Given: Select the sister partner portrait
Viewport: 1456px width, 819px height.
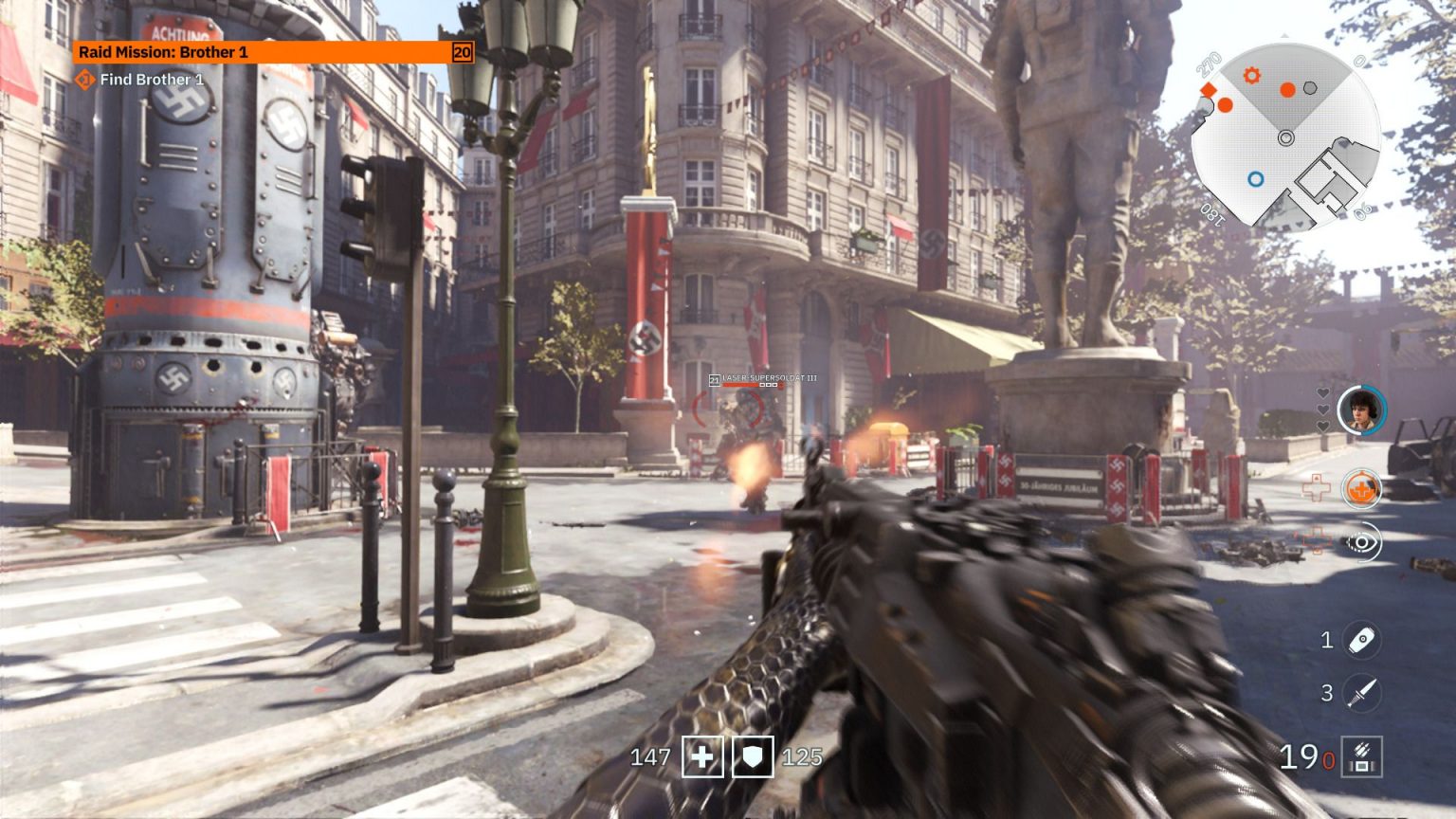Looking at the screenshot, I should point(1361,409).
